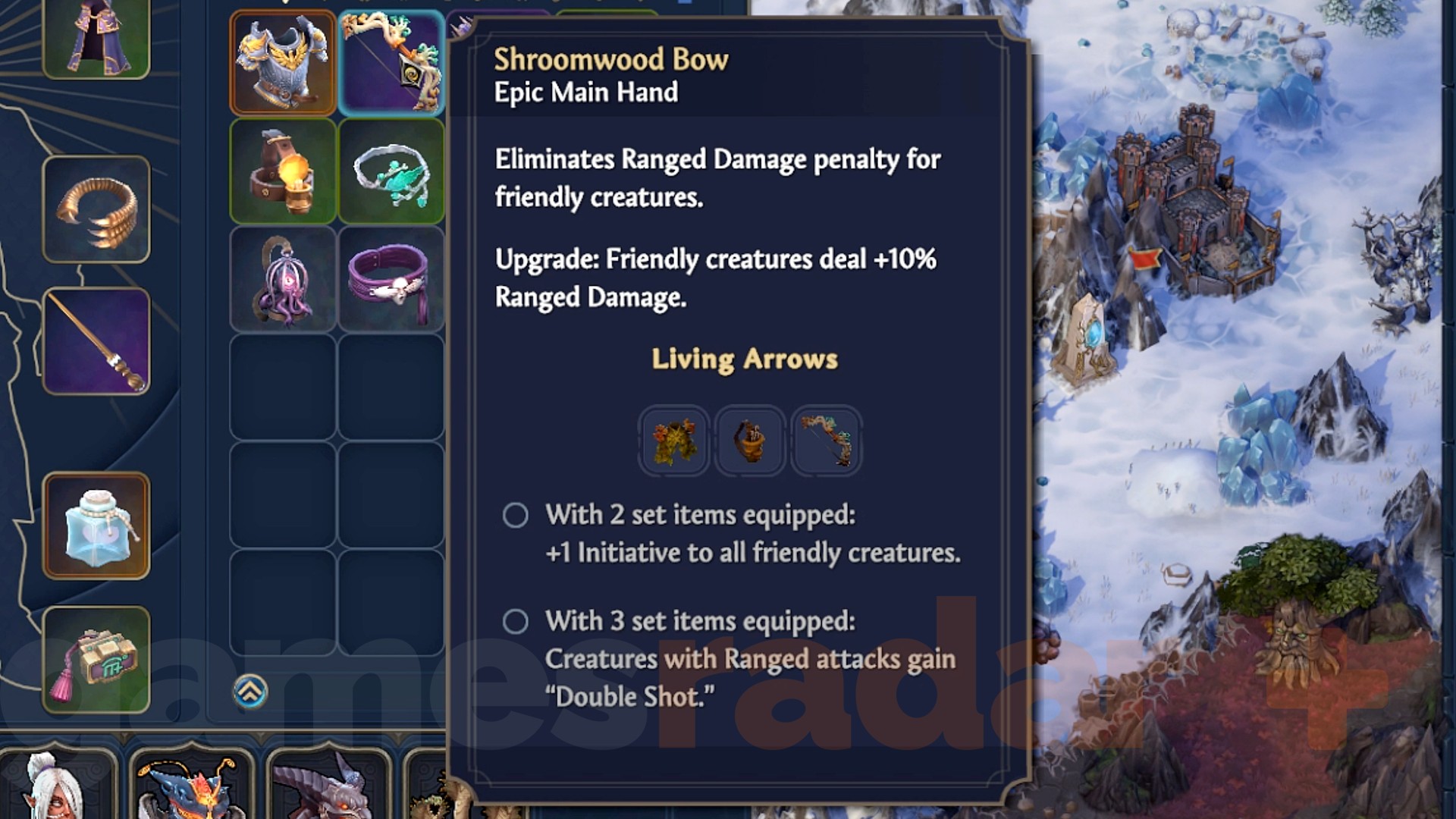Select the equipped purple cloak
This screenshot has height=819, width=1456.
96,38
